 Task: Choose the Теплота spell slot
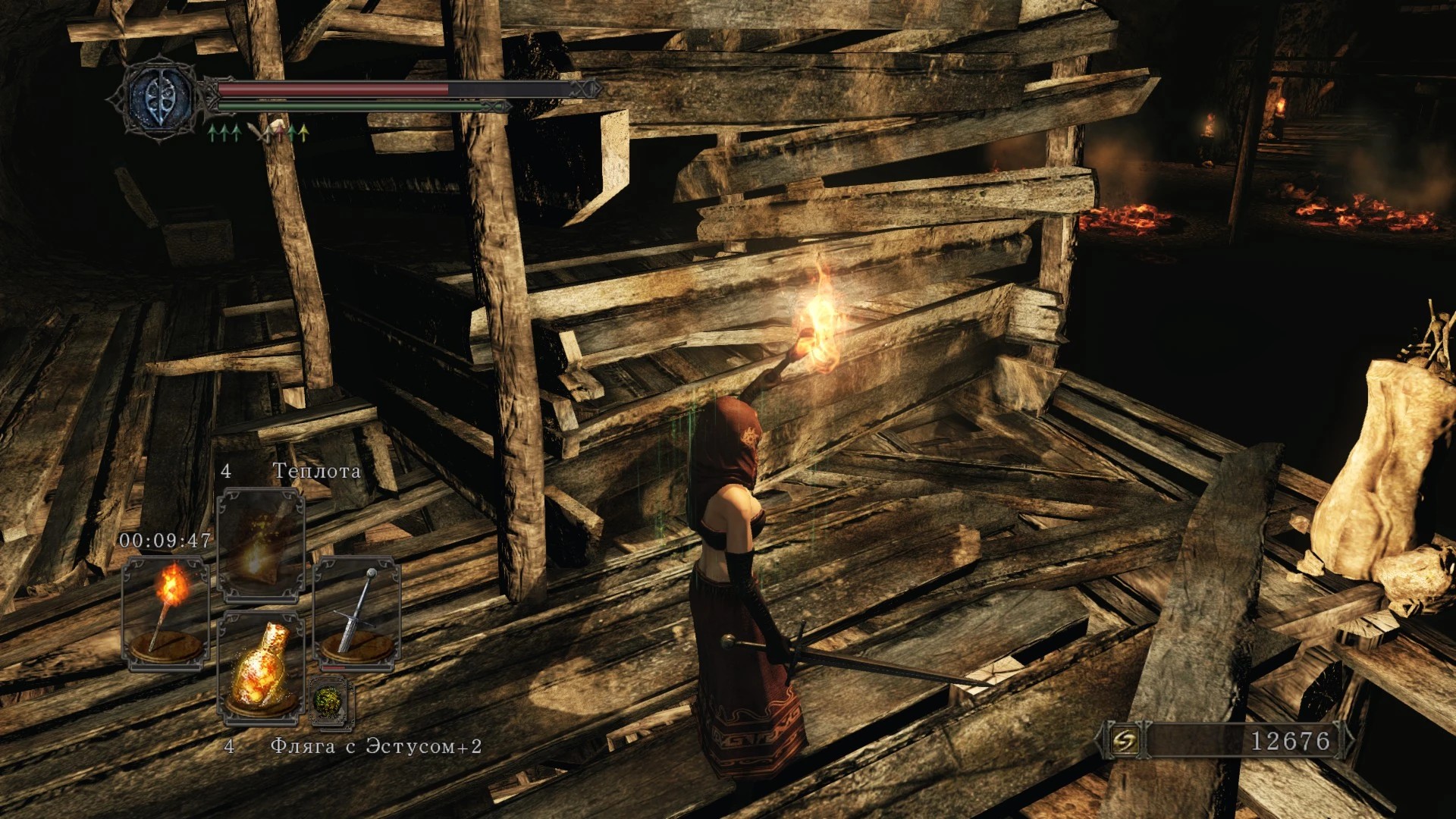coord(261,543)
